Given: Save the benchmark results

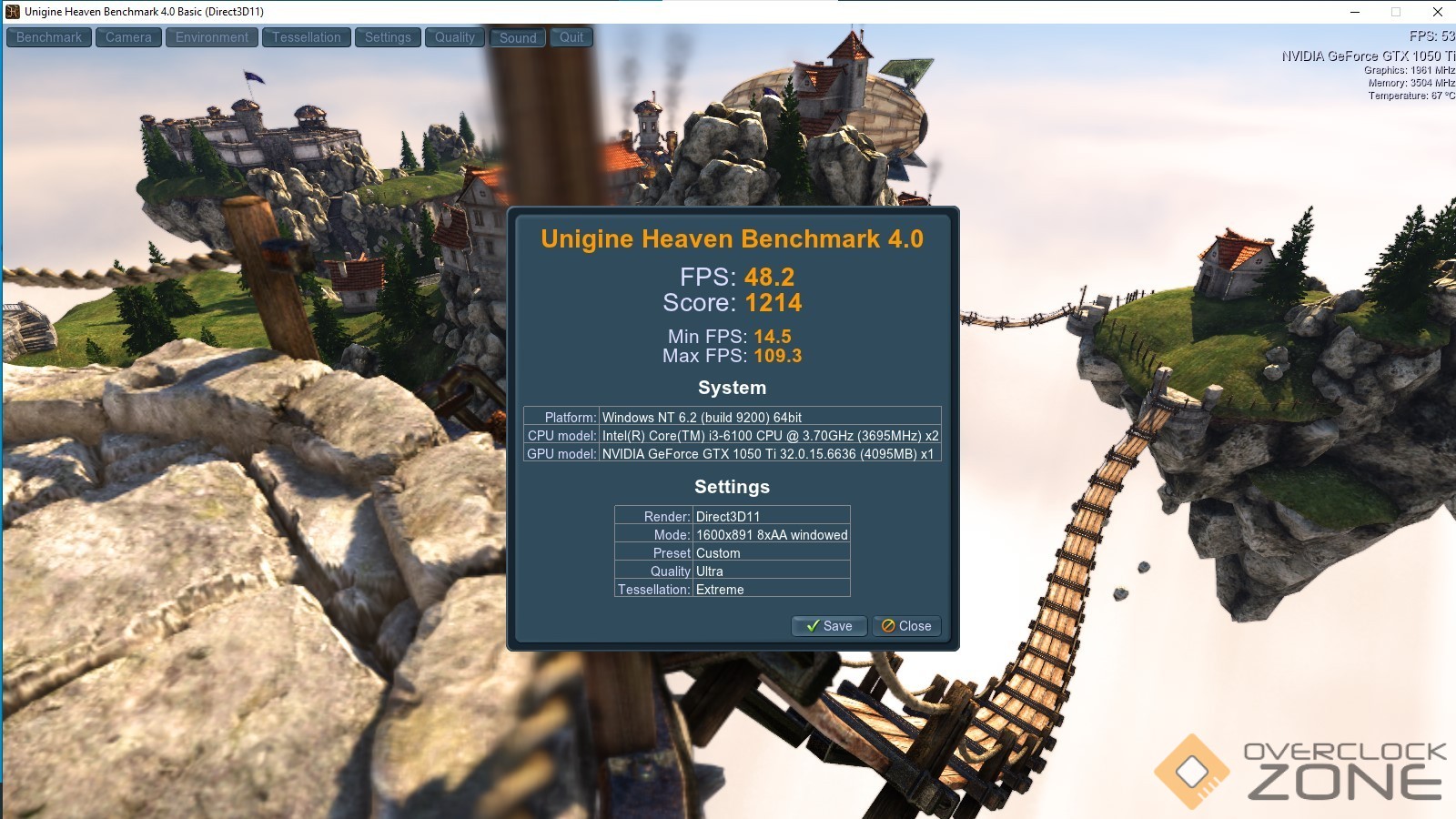Looking at the screenshot, I should (x=829, y=626).
